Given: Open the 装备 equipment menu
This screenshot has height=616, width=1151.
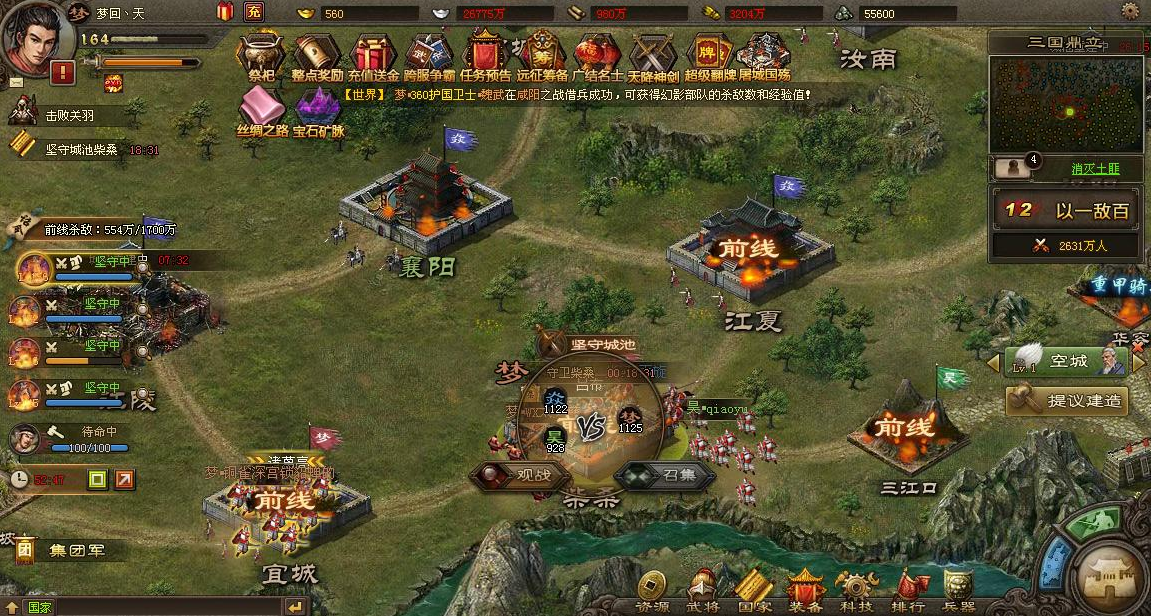Looking at the screenshot, I should (805, 590).
